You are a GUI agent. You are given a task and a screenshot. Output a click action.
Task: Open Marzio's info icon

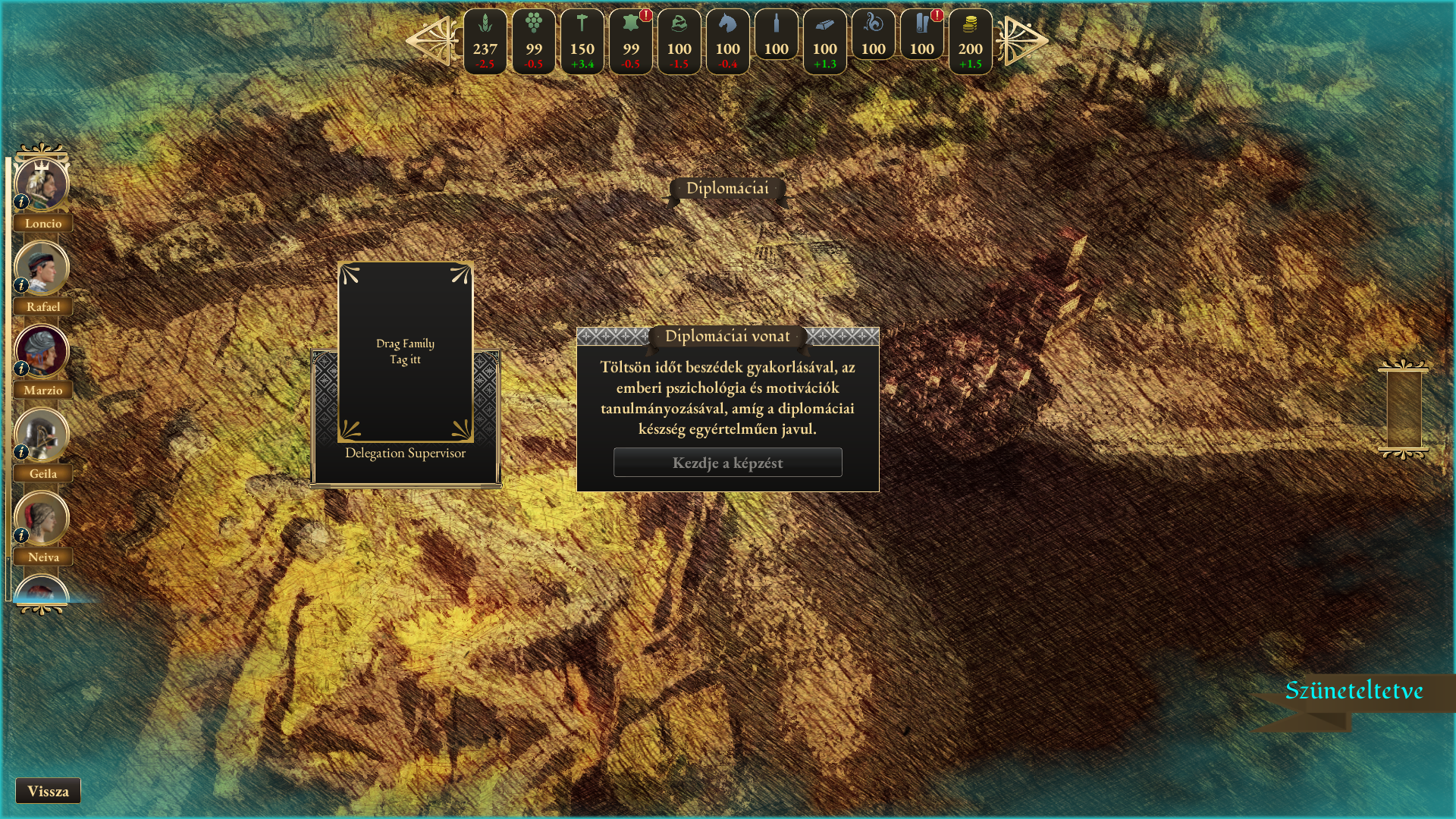coord(21,369)
